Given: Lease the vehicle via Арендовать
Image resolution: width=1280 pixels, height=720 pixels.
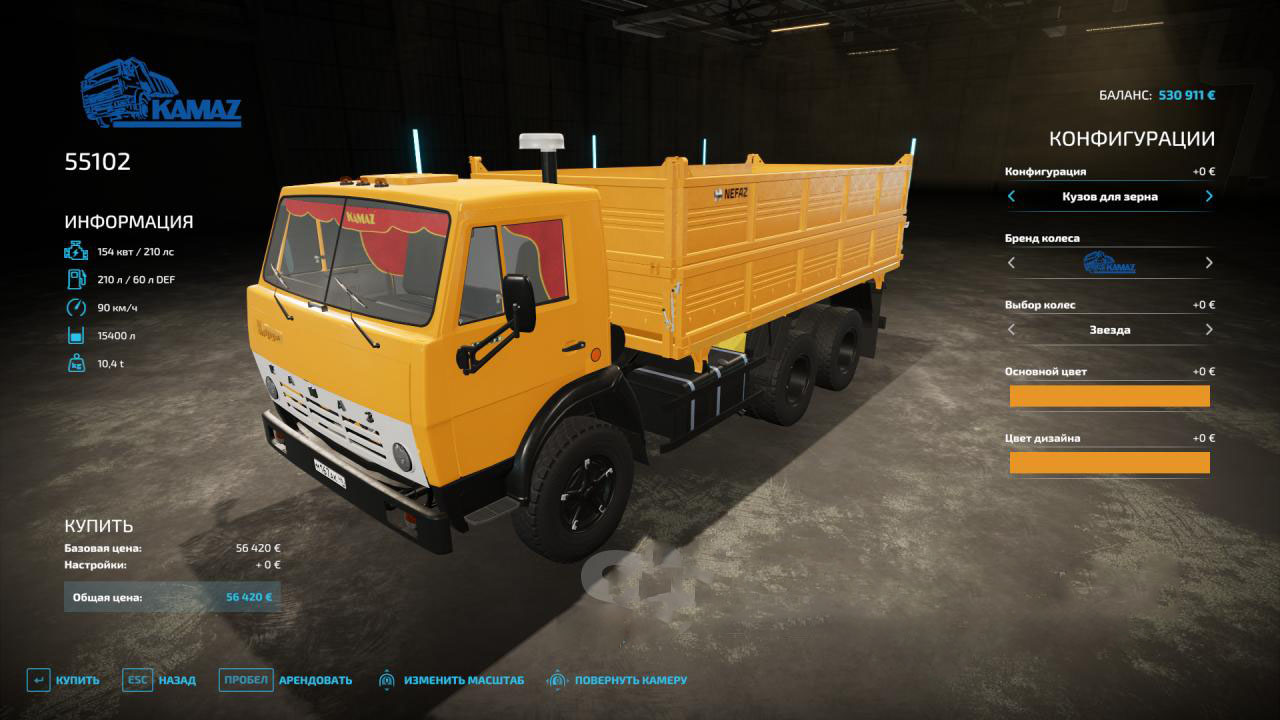Looking at the screenshot, I should (x=286, y=680).
